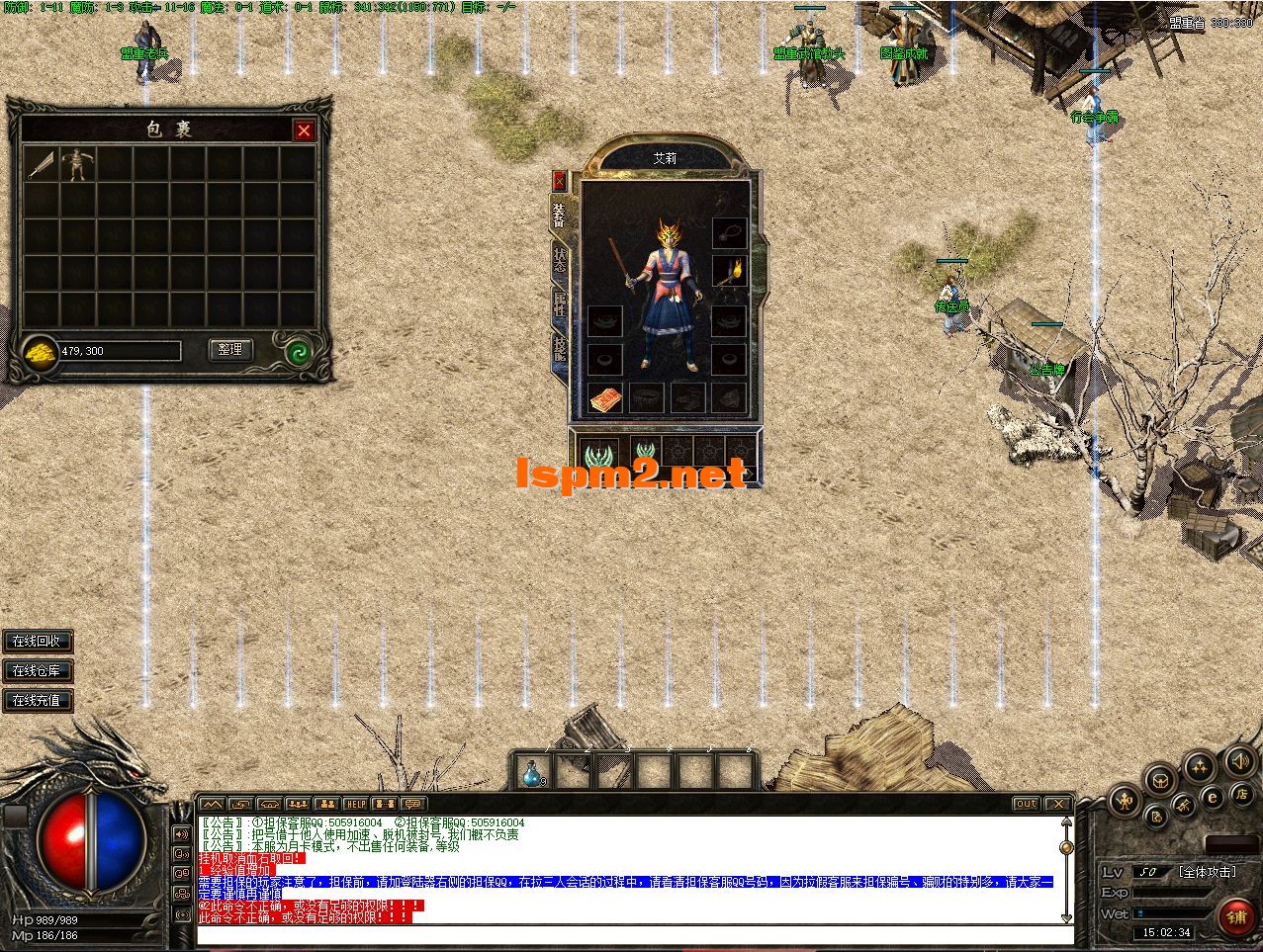The width and height of the screenshot is (1263, 952).
Task: Close the character equipment panel
Action: pyautogui.click(x=560, y=181)
